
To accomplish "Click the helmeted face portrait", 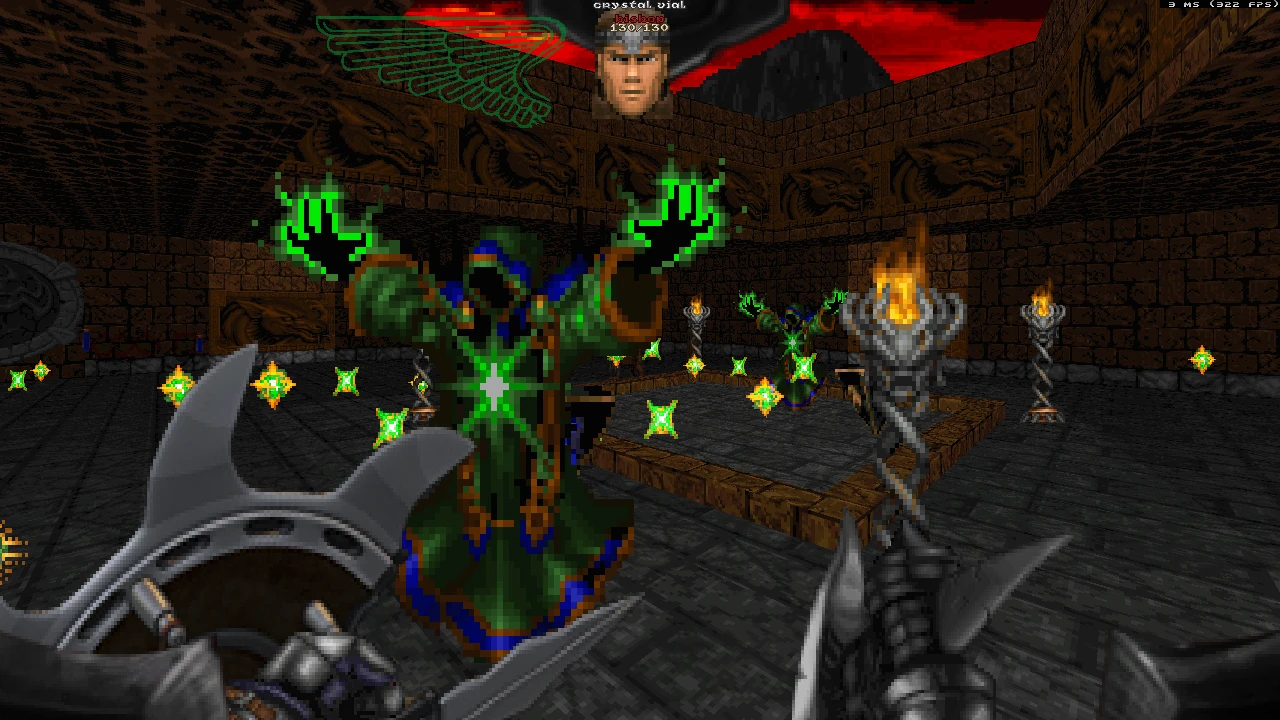I will coord(632,70).
